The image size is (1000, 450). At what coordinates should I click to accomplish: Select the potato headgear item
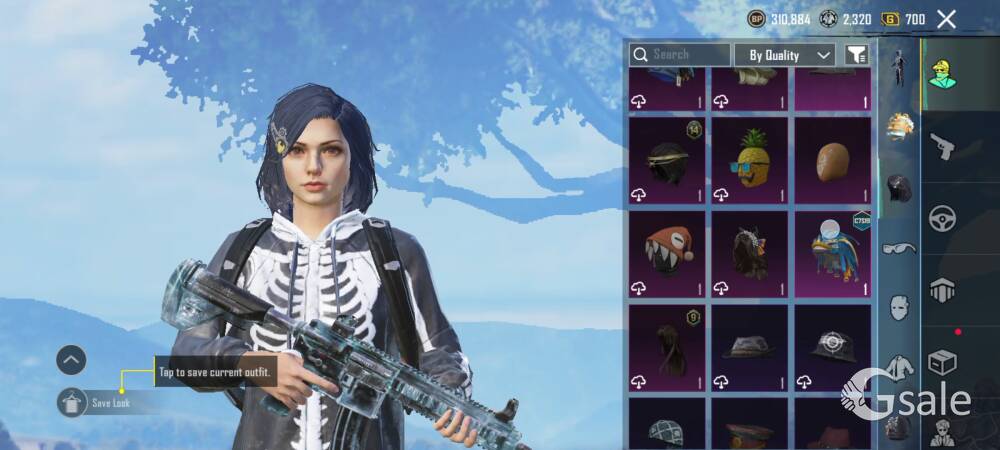[x=832, y=158]
